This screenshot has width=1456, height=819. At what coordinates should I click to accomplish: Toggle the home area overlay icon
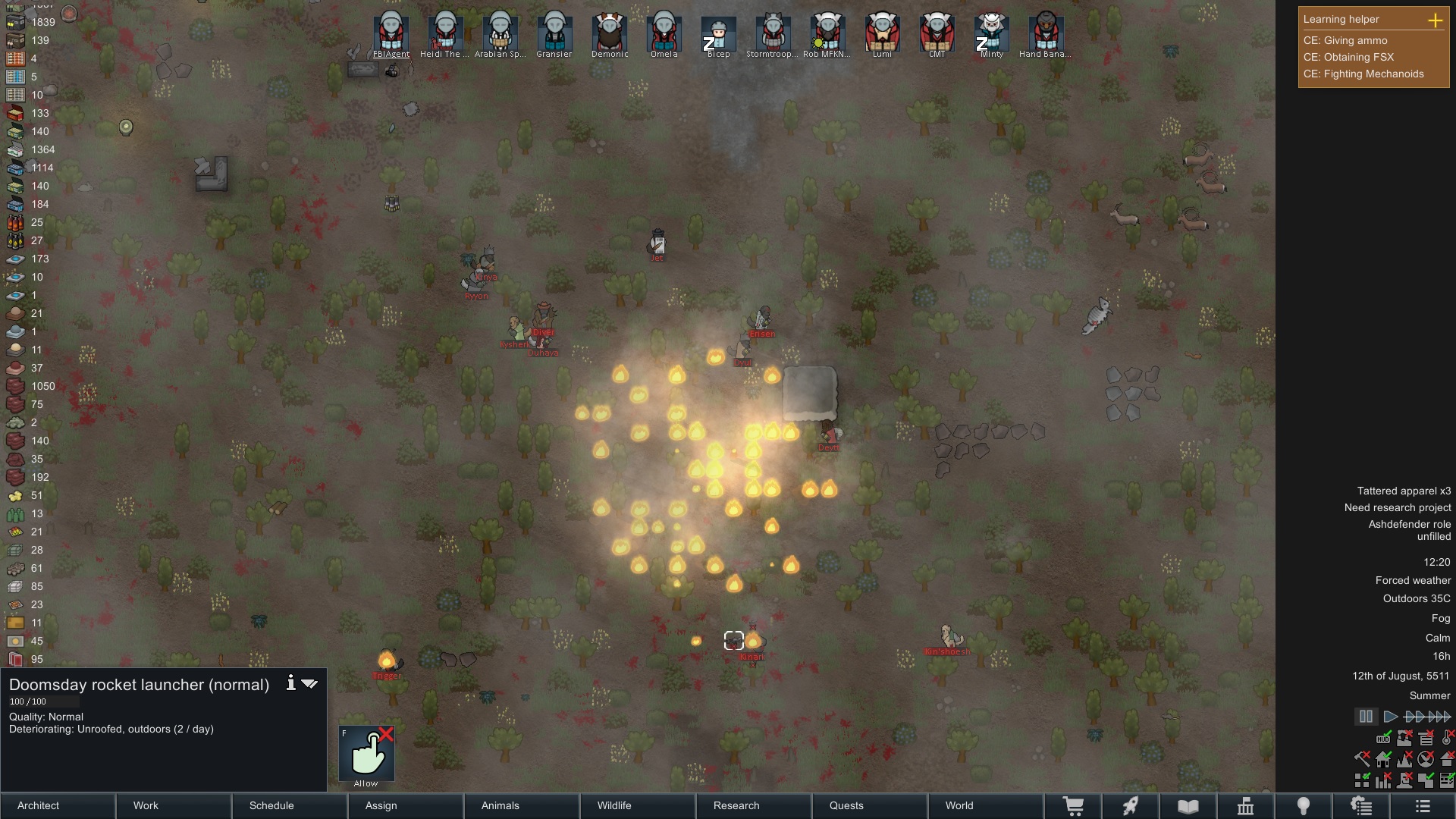pyautogui.click(x=1383, y=758)
